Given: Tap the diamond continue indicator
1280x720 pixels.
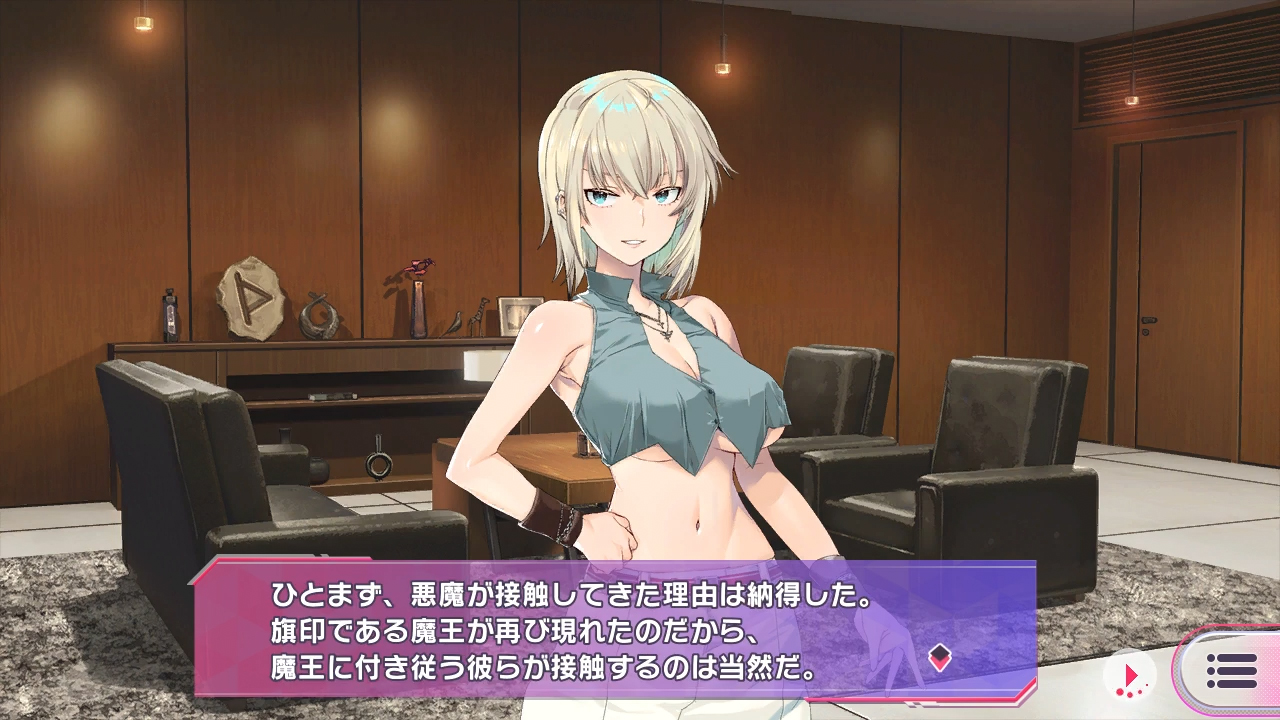Looking at the screenshot, I should pyautogui.click(x=939, y=657).
